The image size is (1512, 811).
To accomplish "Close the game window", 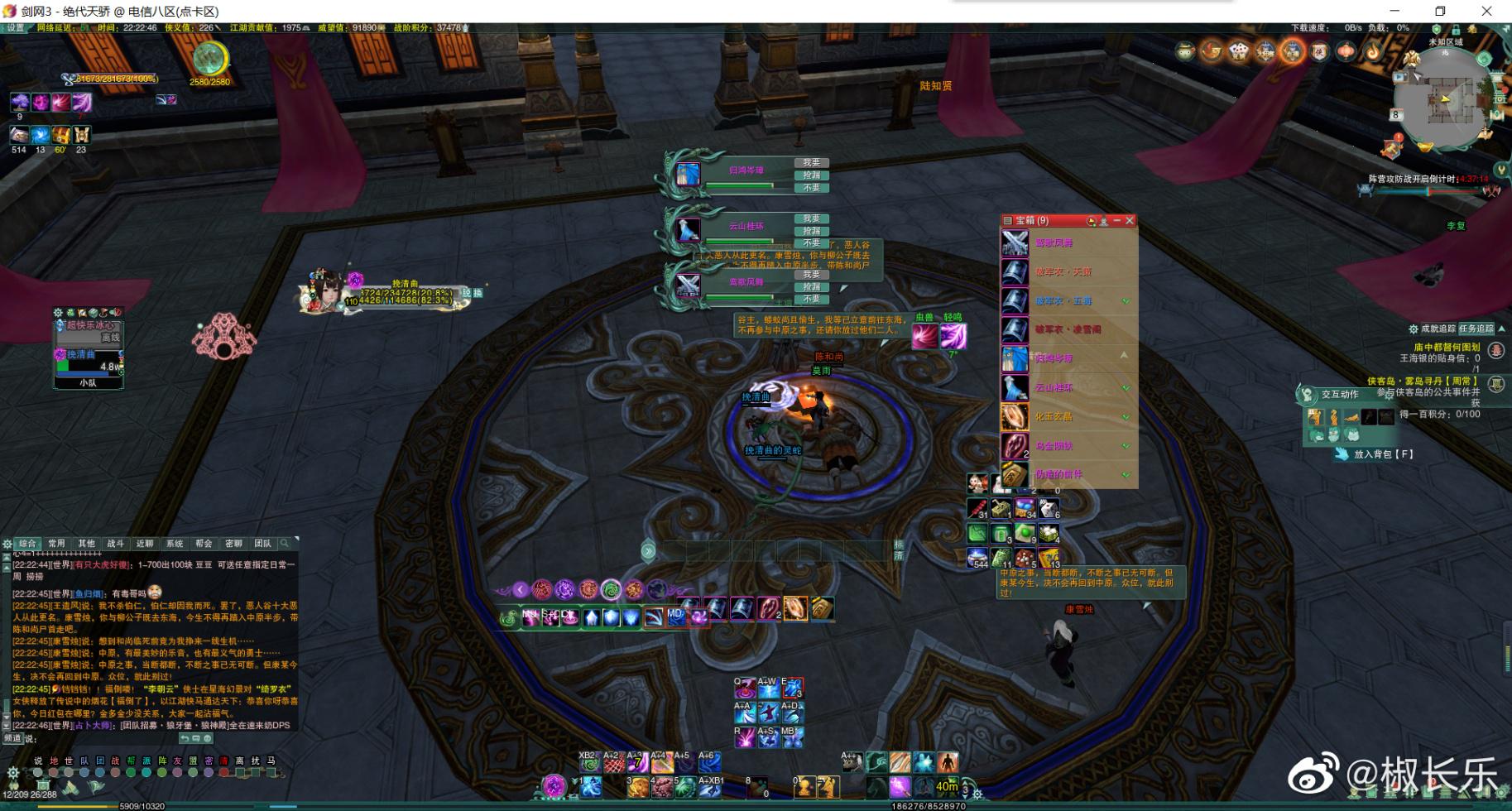I will coord(1486,12).
